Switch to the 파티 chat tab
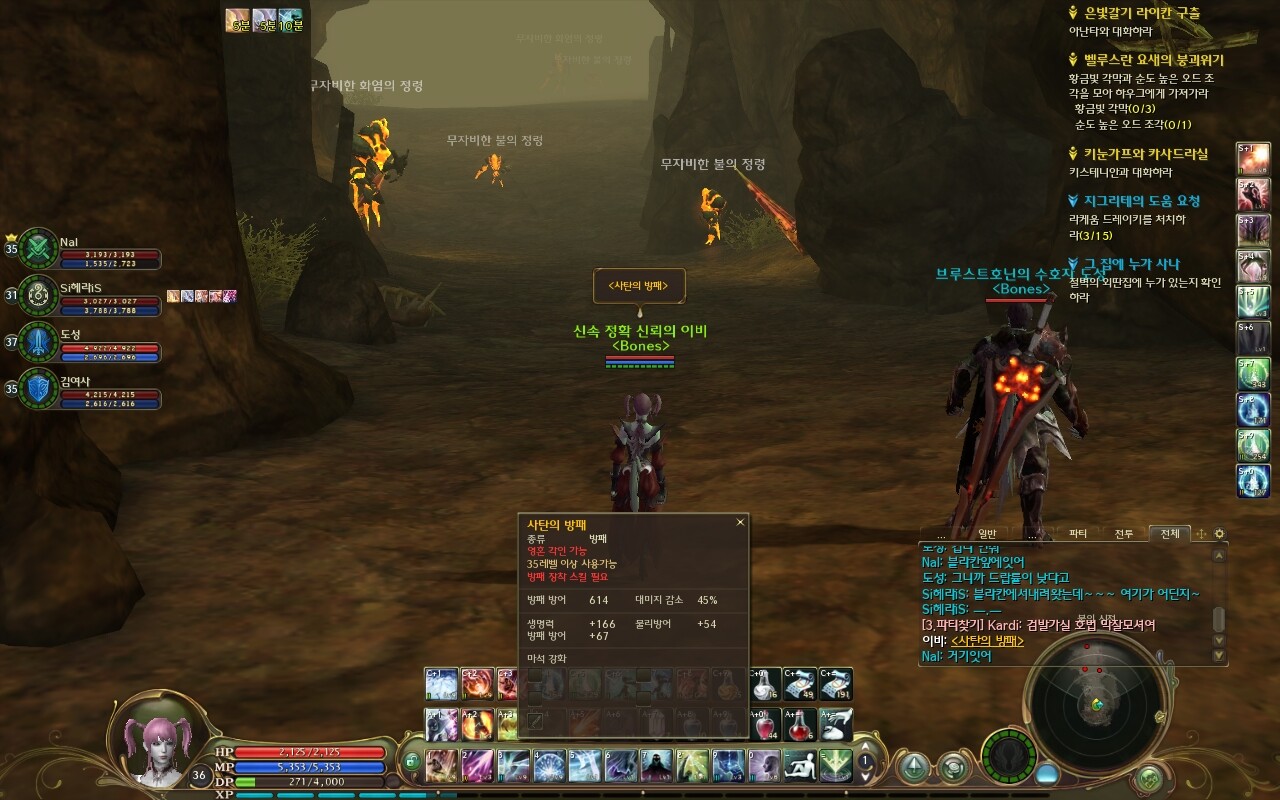The height and width of the screenshot is (800, 1280). click(x=1078, y=534)
